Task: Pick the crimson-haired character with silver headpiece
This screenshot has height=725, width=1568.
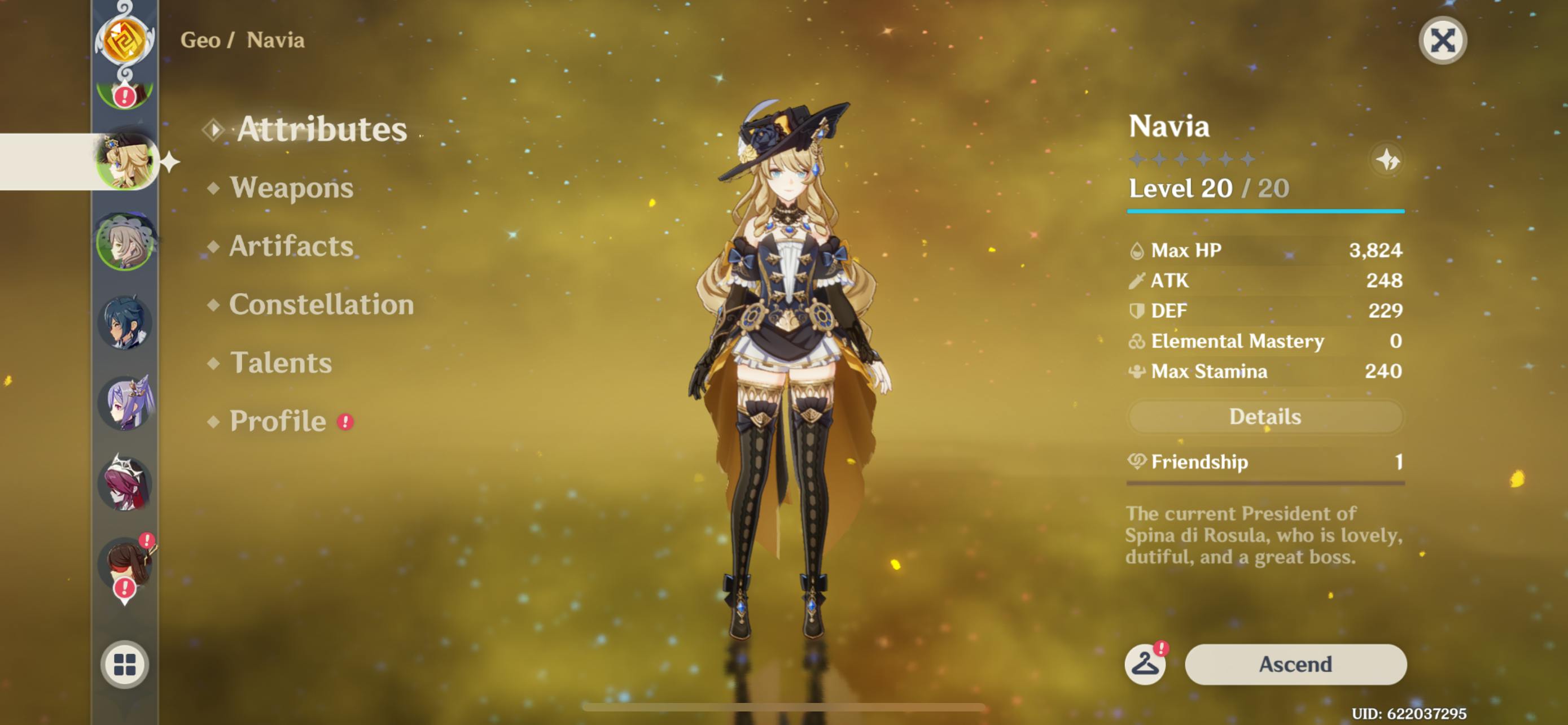Action: coord(125,484)
